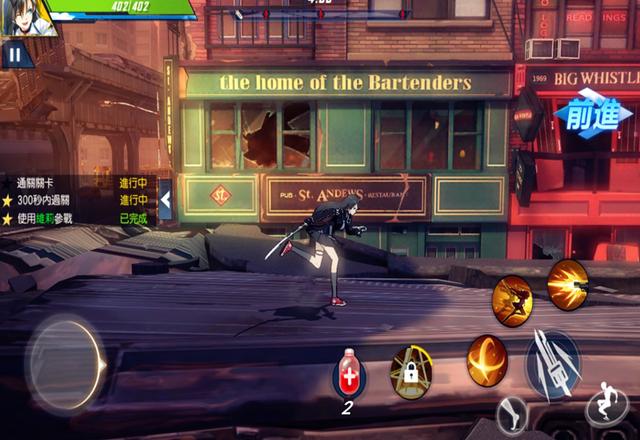This screenshot has height=440, width=640.
Task: Collapse the mission objectives panel arrow
Action: click(x=166, y=200)
